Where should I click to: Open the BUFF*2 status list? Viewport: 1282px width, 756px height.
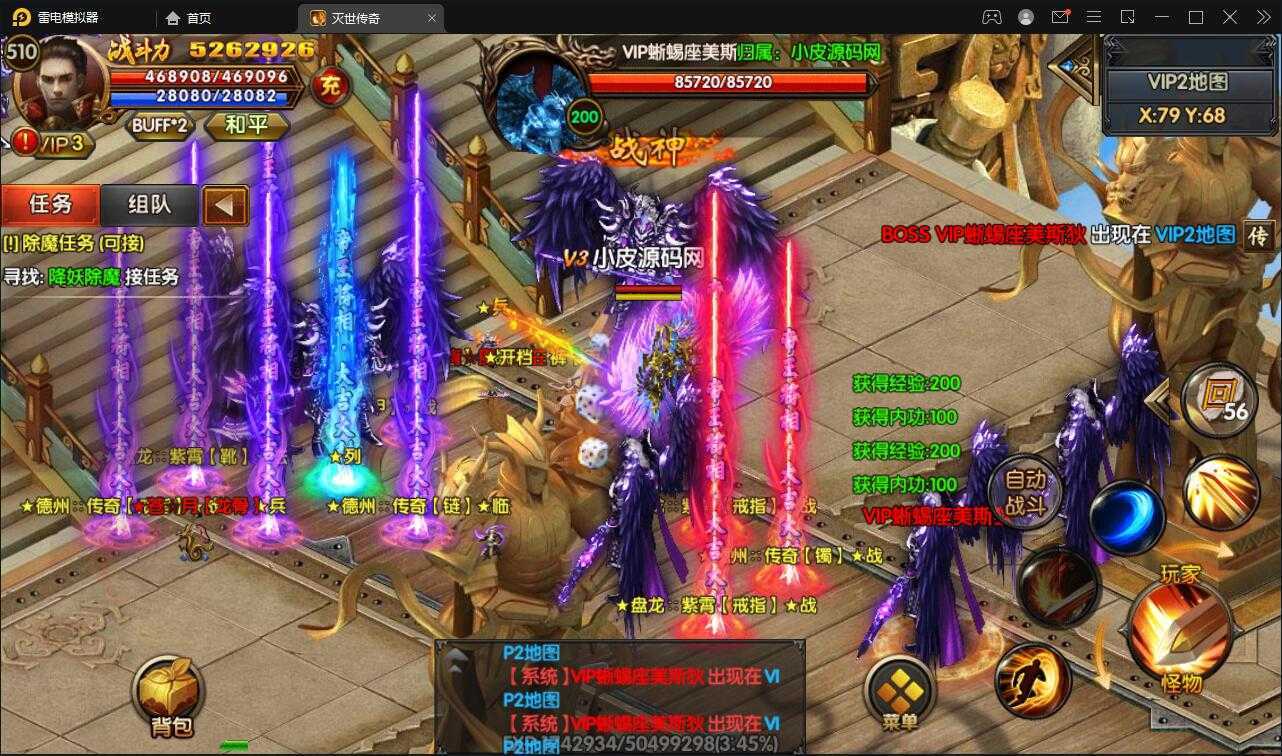pyautogui.click(x=160, y=125)
